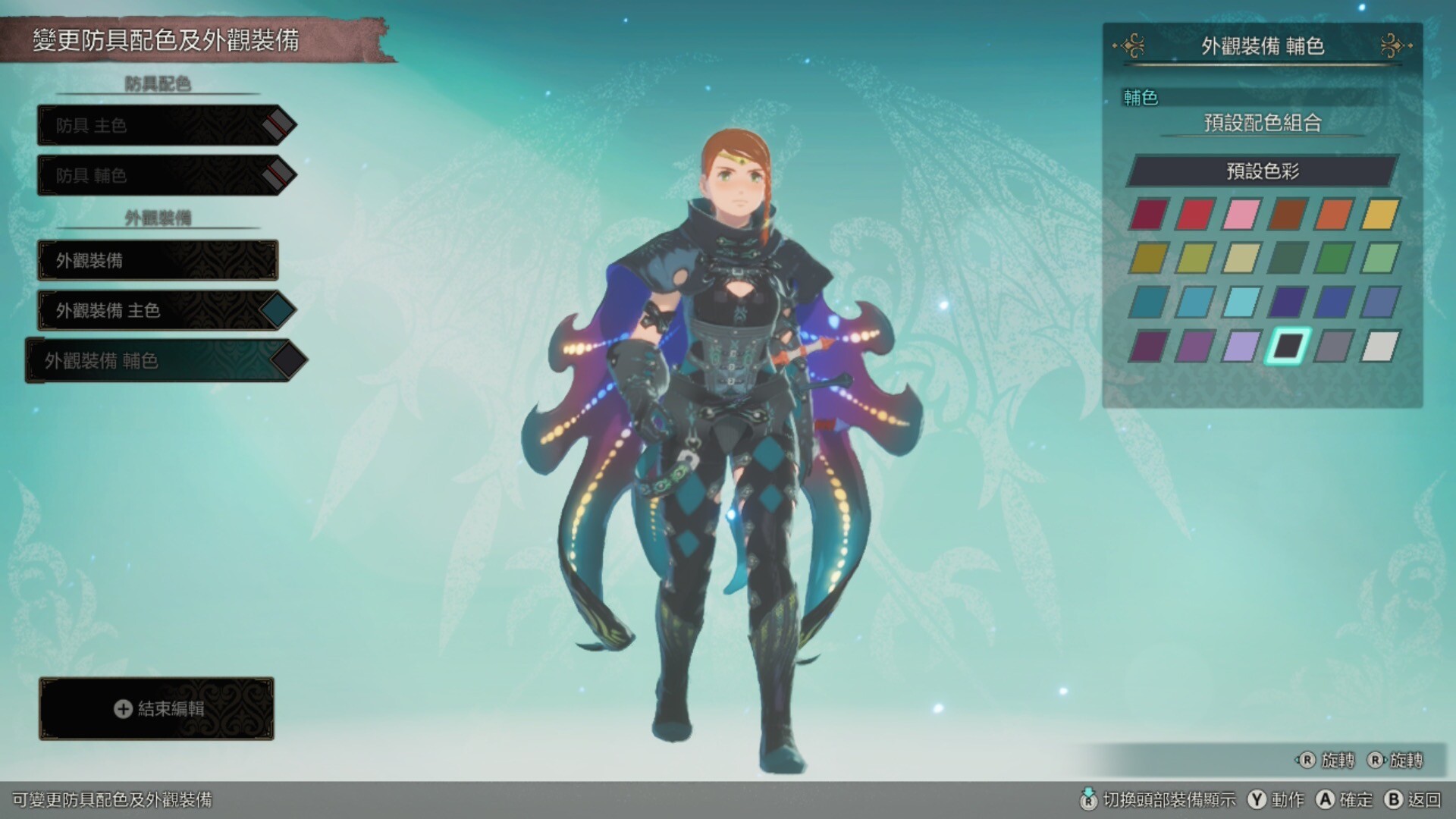Open the 預設色彩 preset colors header

1262,171
